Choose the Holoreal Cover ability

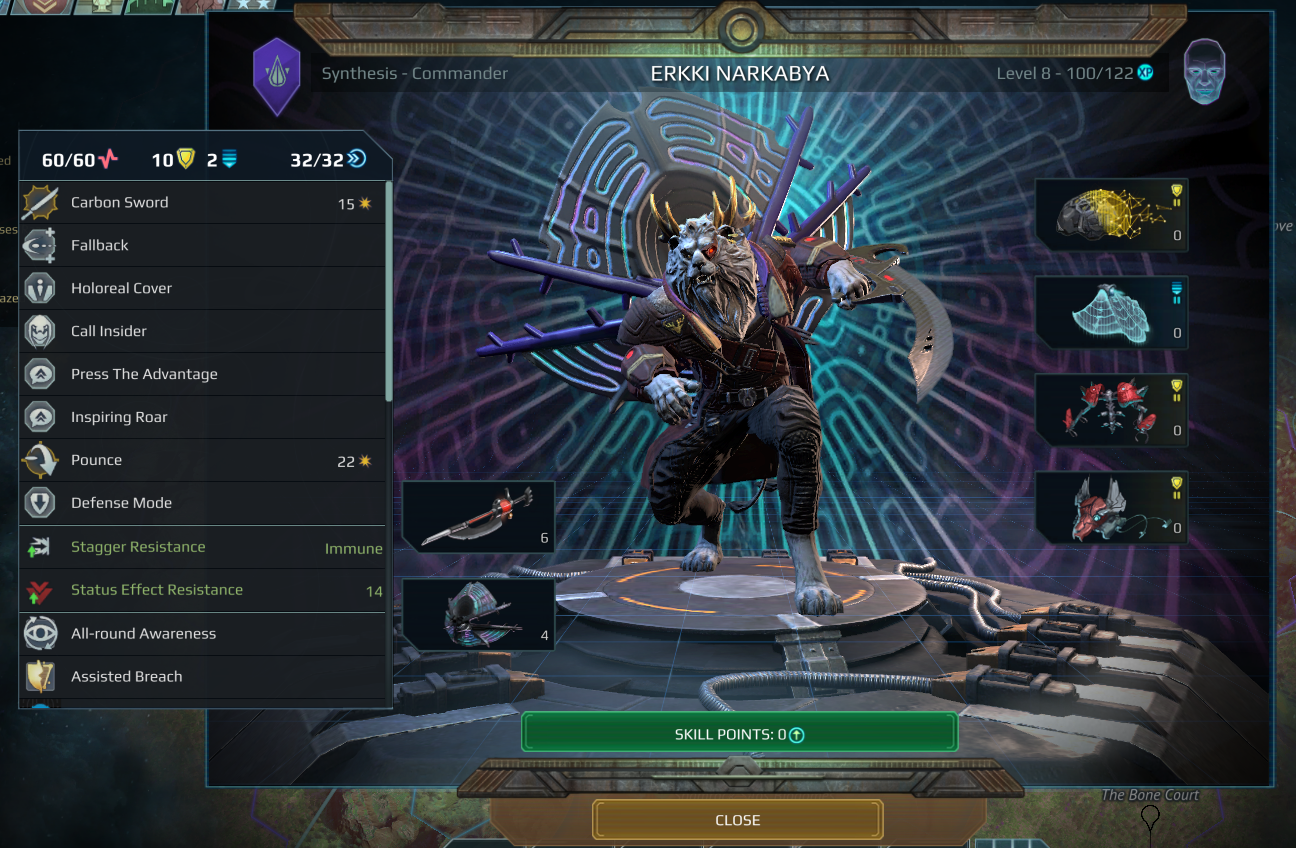click(200, 289)
